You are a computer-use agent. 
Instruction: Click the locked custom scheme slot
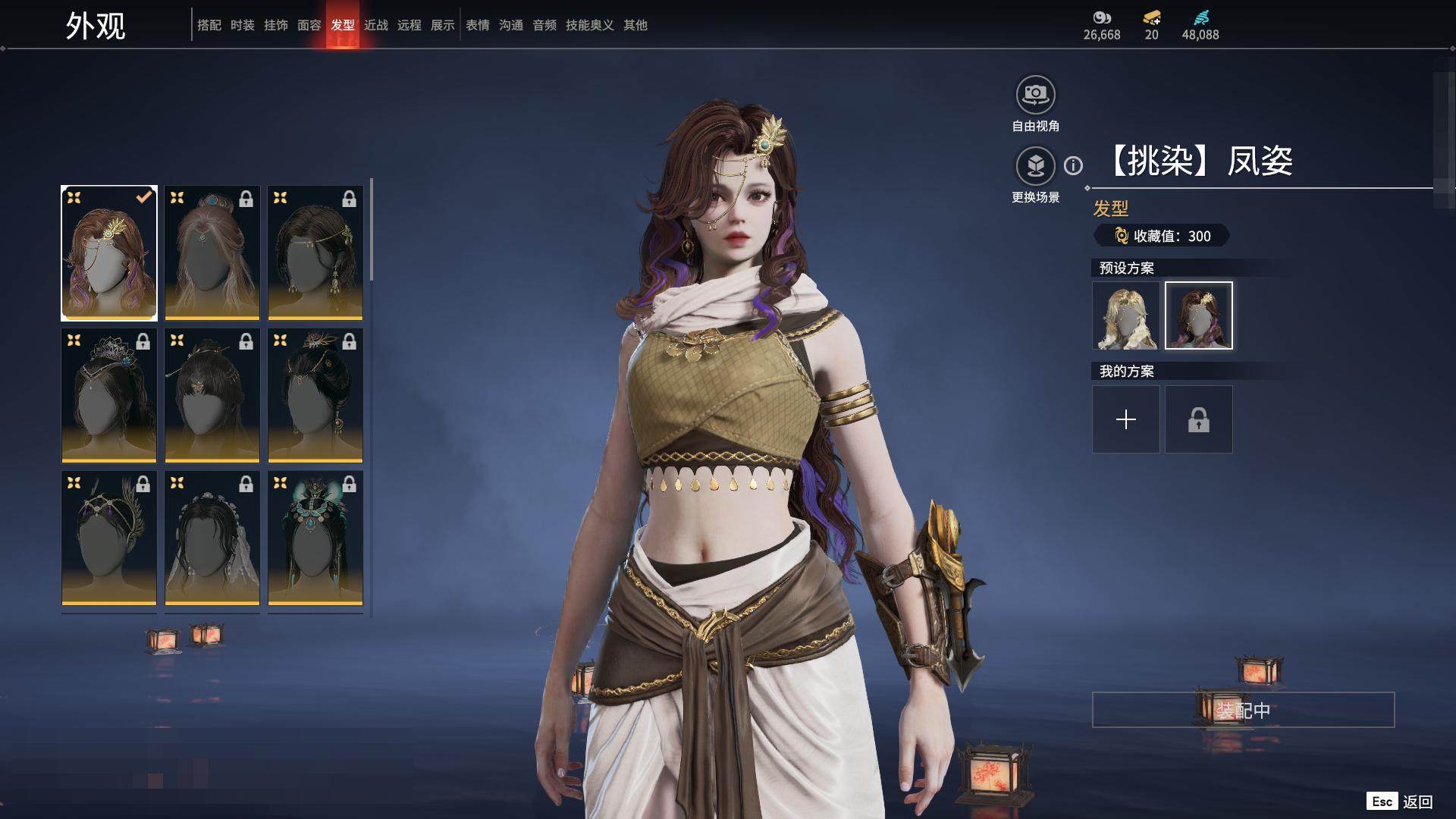(x=1198, y=419)
